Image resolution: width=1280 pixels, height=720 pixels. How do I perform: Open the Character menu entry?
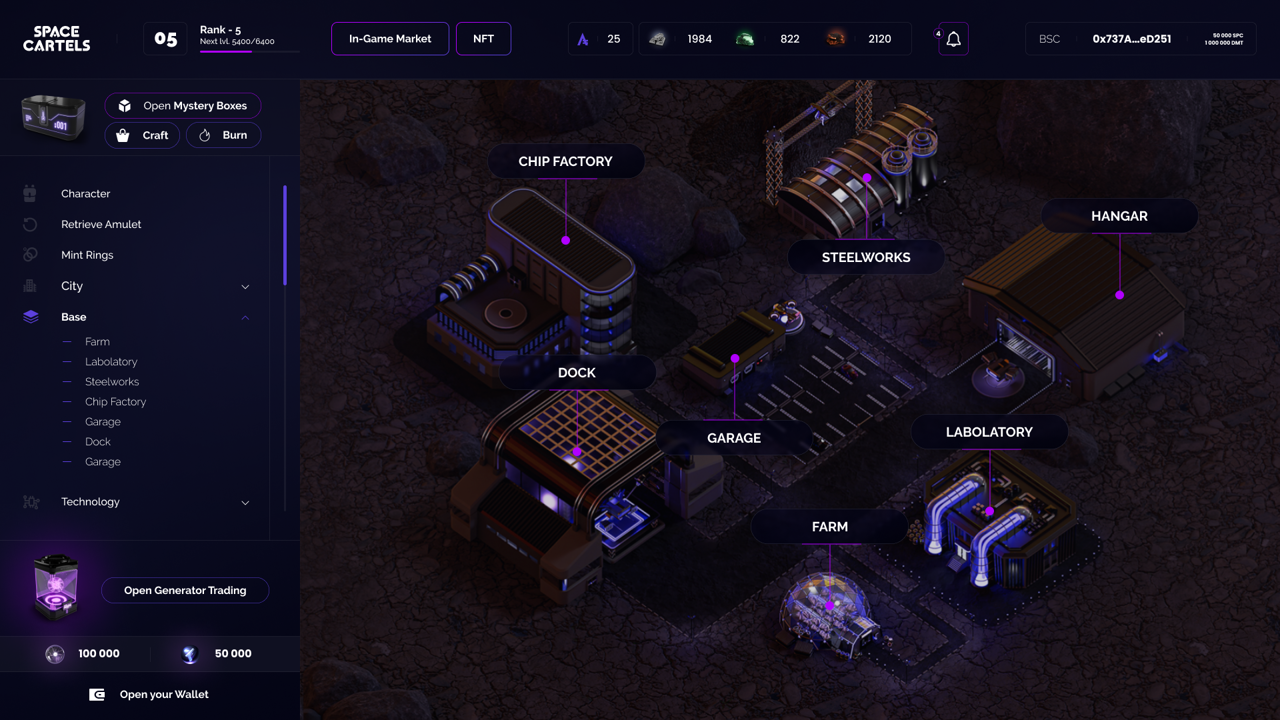pos(86,194)
